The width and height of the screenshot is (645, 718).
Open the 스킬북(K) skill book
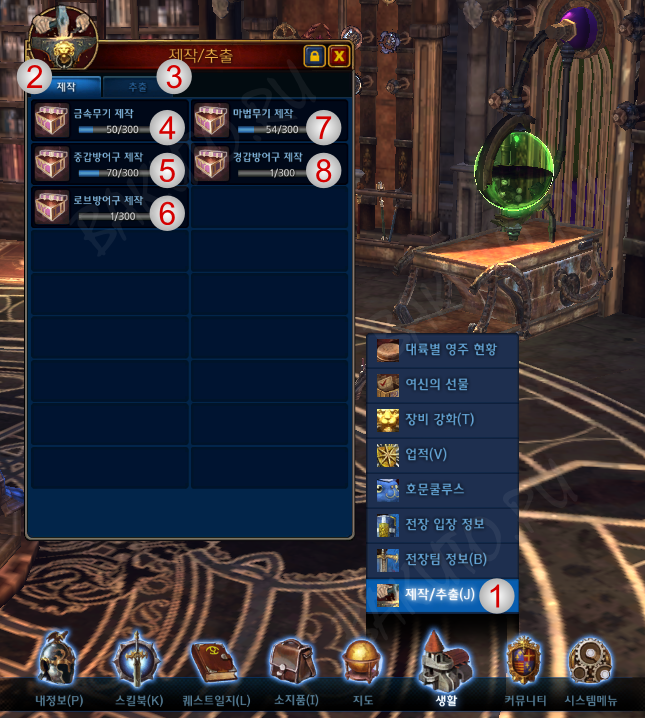click(138, 668)
